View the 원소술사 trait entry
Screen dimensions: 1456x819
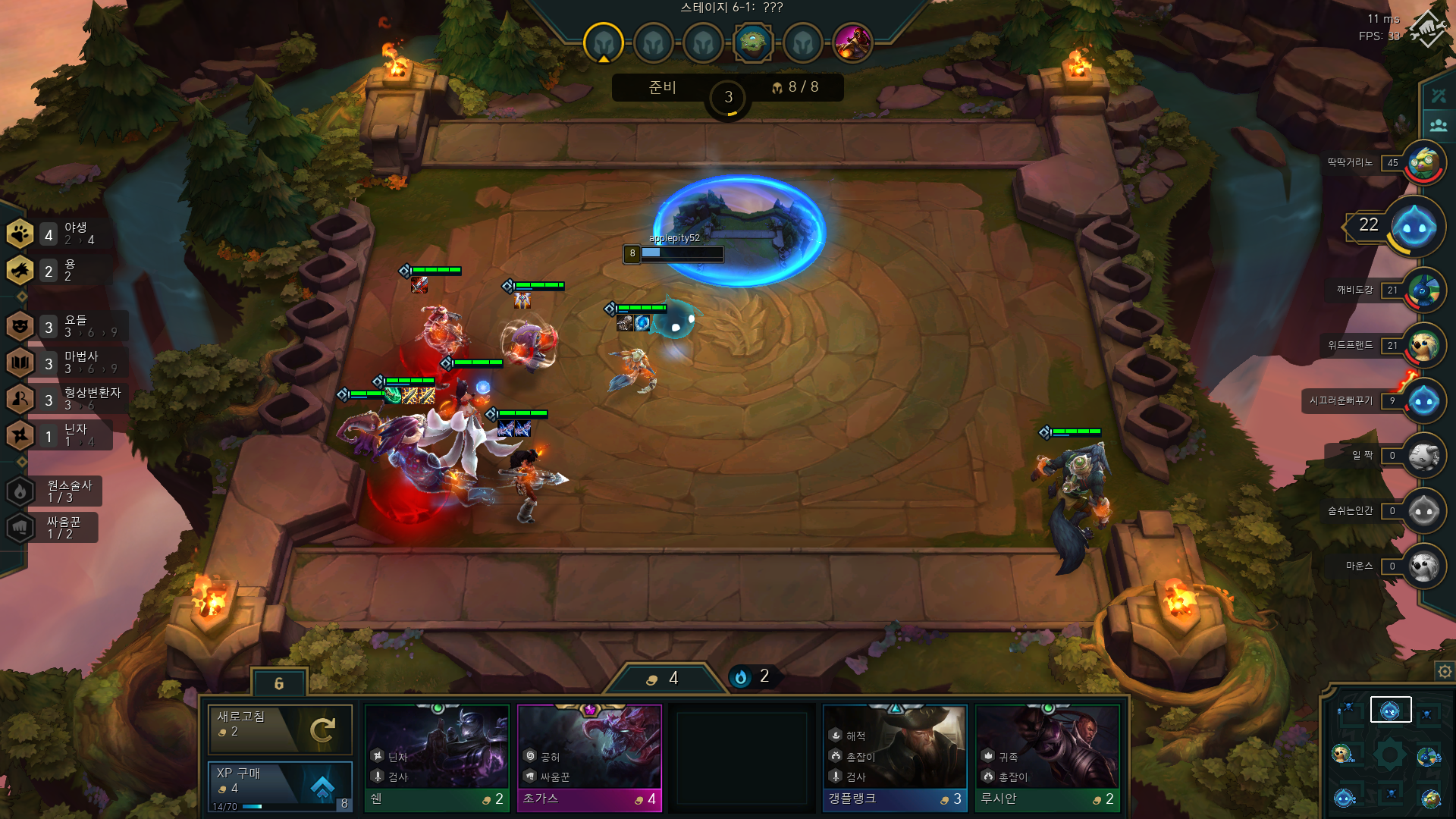coord(55,491)
